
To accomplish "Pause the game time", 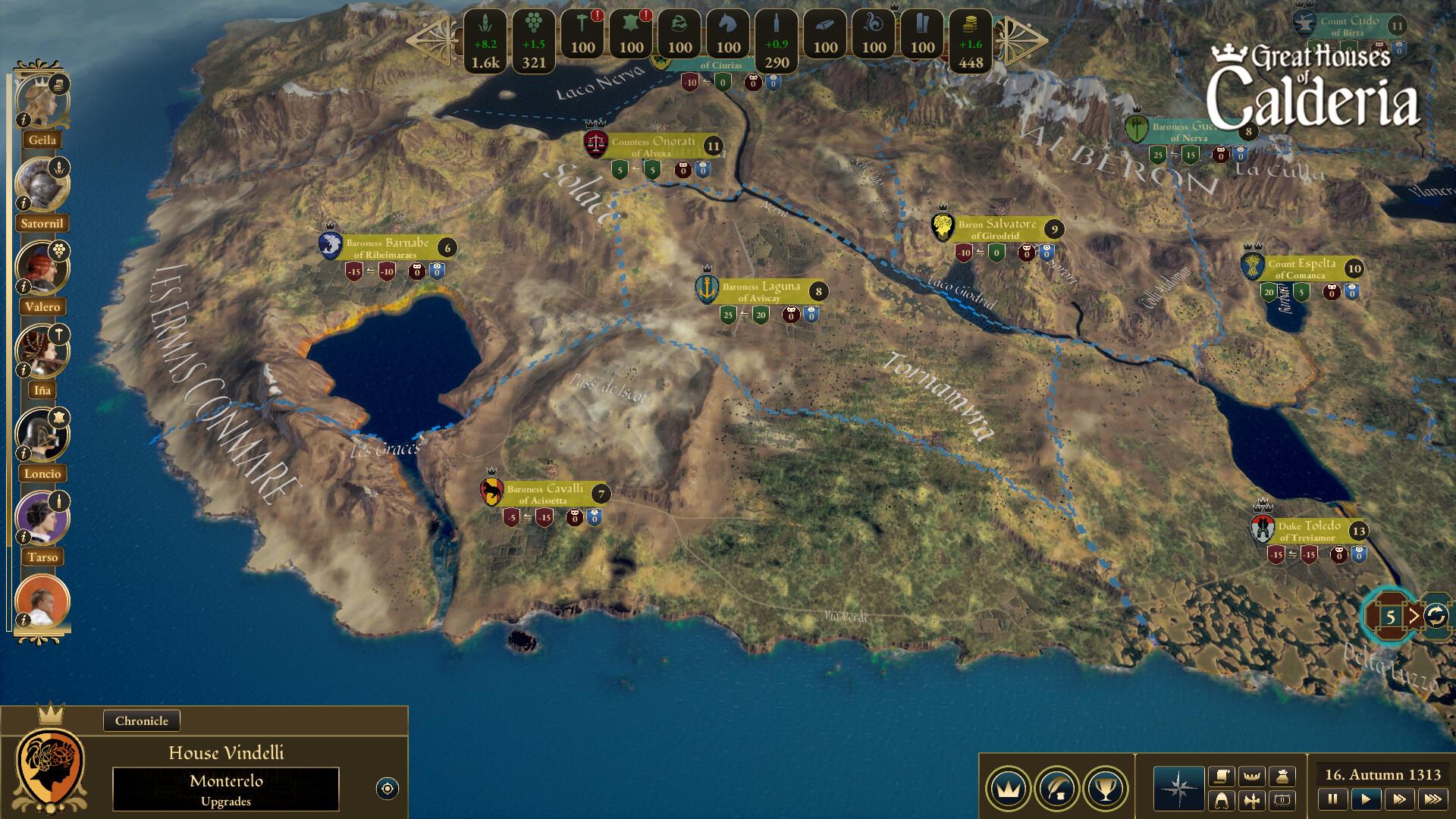I will [x=1332, y=799].
